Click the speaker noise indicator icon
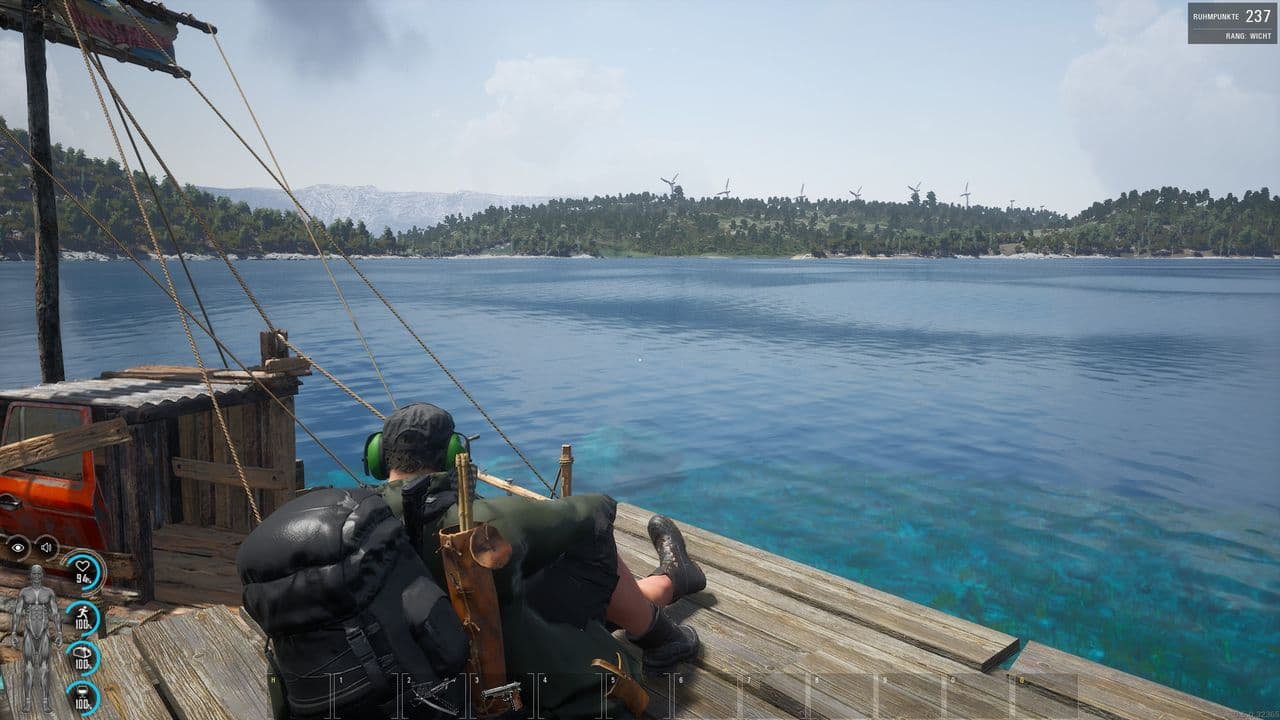Screen dimensions: 1280x720 (47, 547)
